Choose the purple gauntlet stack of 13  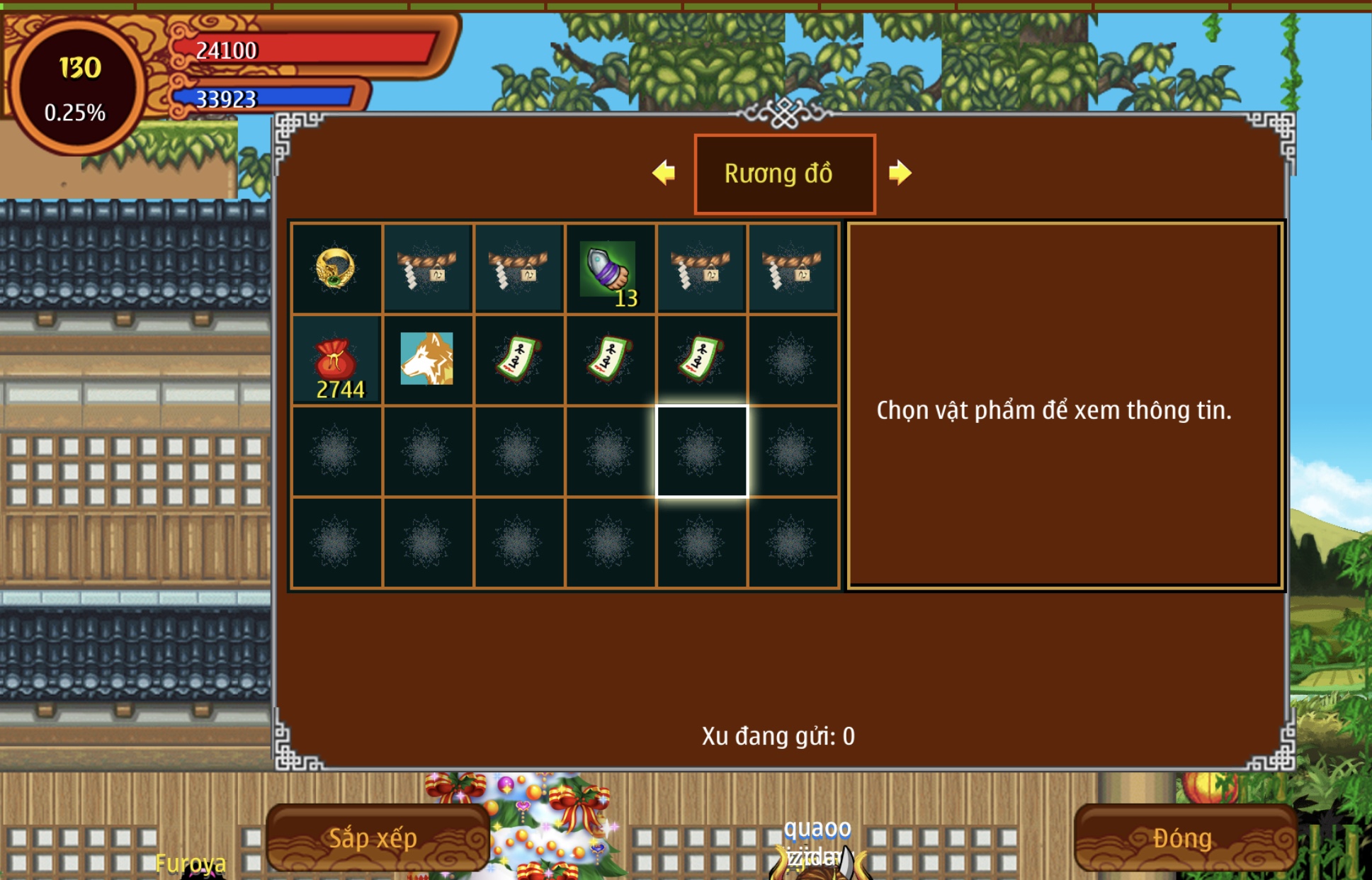click(x=610, y=269)
